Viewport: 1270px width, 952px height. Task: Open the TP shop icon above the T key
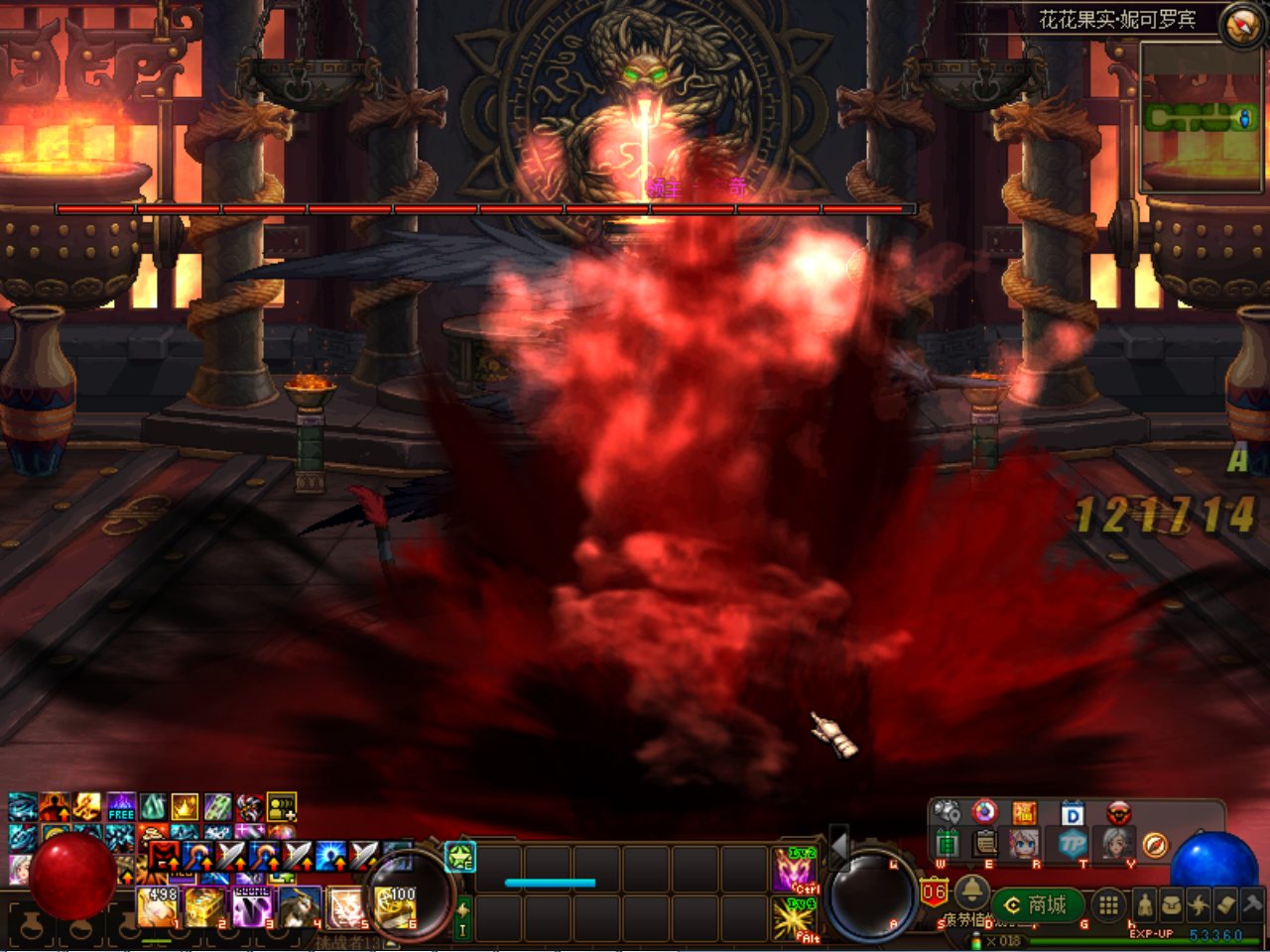tap(1076, 843)
